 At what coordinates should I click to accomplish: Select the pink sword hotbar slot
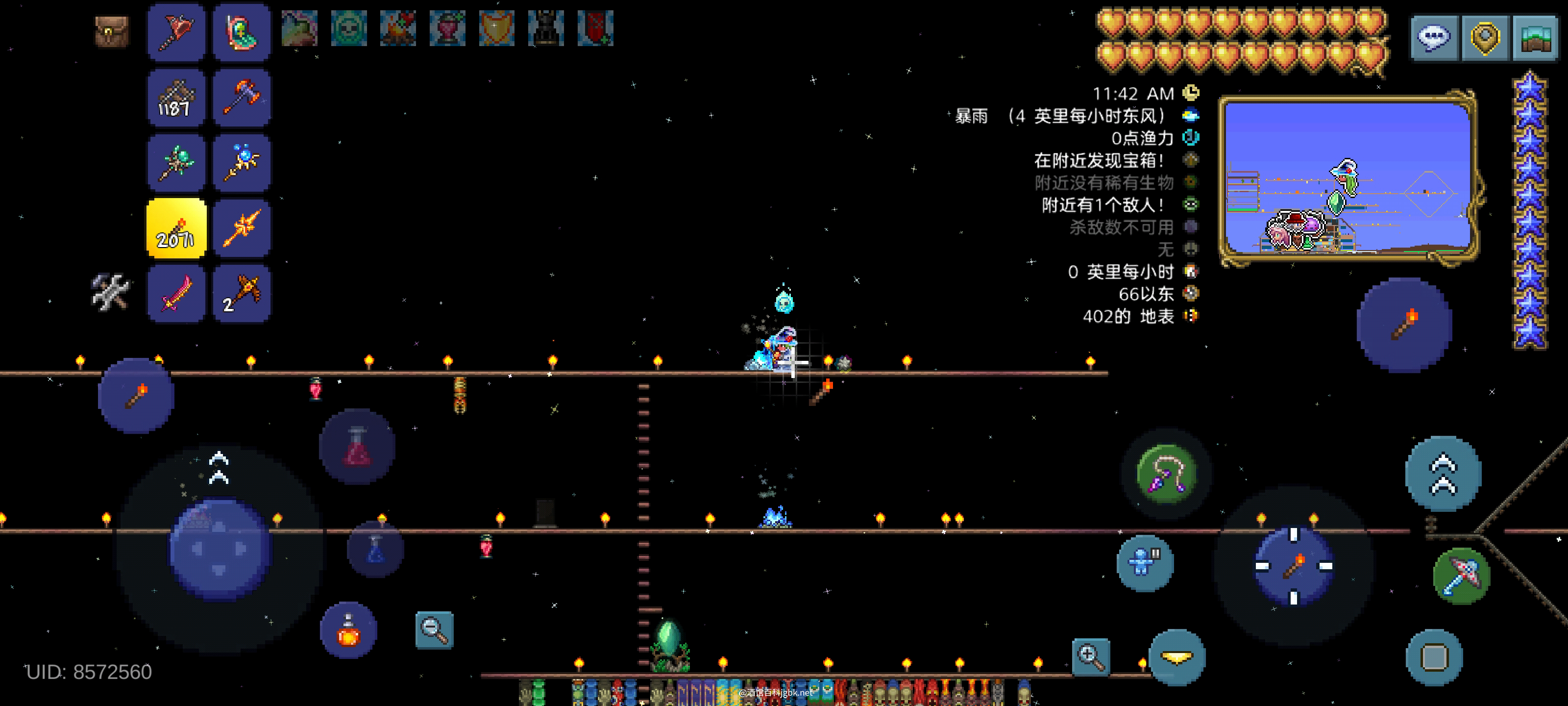click(x=176, y=294)
